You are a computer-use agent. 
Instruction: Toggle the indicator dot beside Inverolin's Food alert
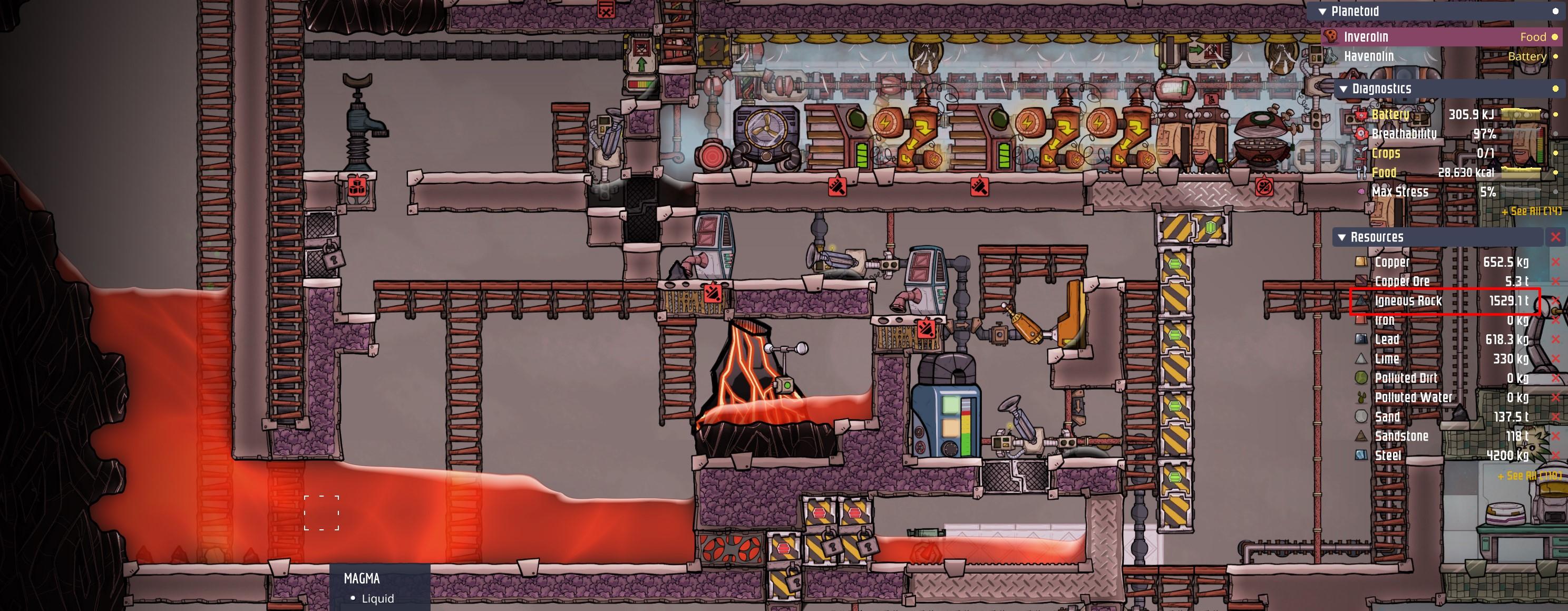1555,37
